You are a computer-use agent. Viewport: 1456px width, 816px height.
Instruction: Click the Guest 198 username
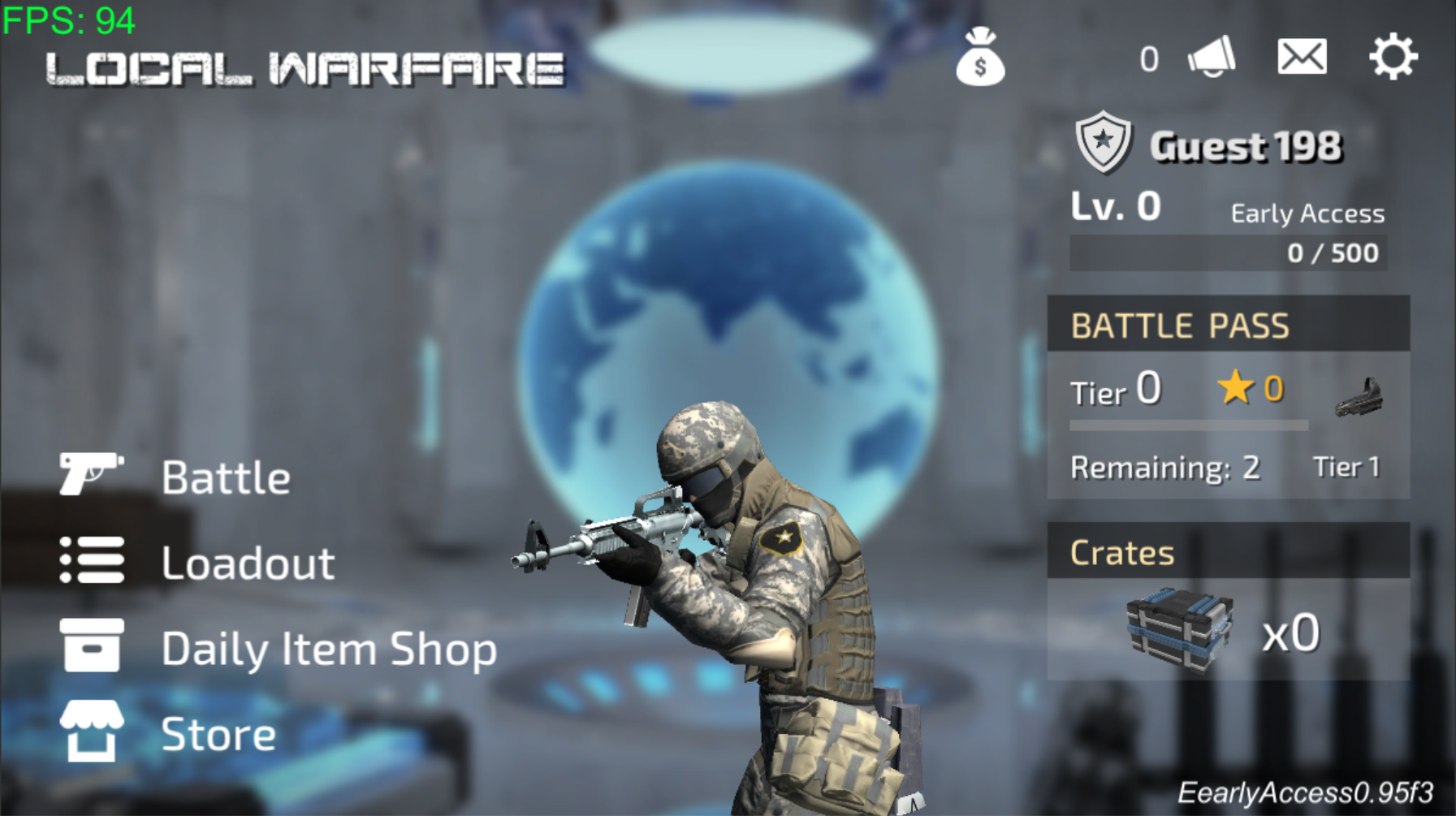1248,146
